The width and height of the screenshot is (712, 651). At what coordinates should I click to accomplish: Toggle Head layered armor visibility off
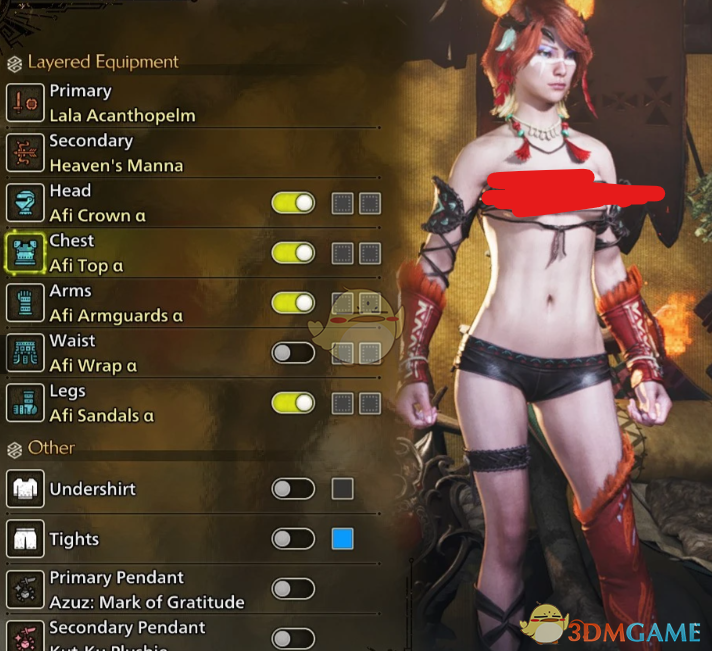point(292,203)
